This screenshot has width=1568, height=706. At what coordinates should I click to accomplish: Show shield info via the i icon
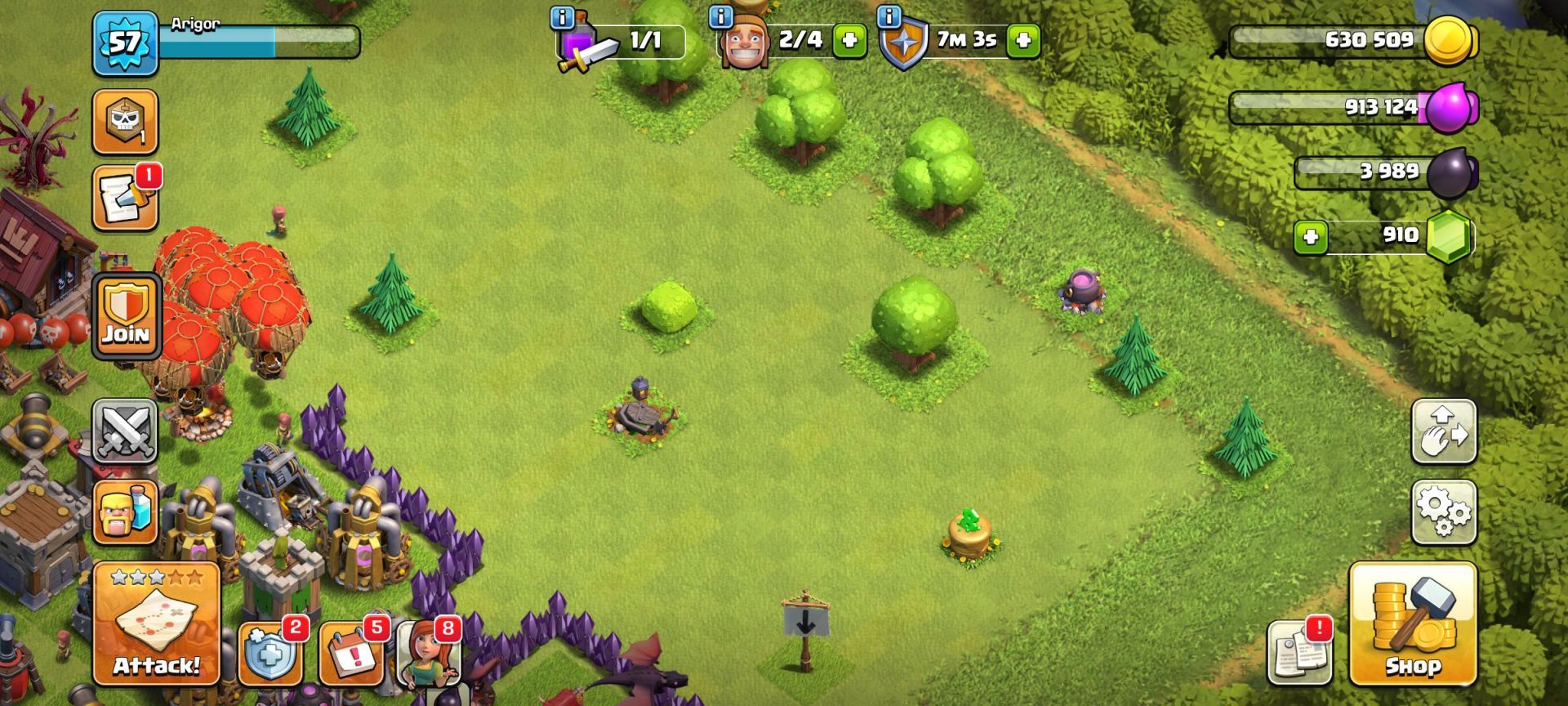tap(889, 16)
